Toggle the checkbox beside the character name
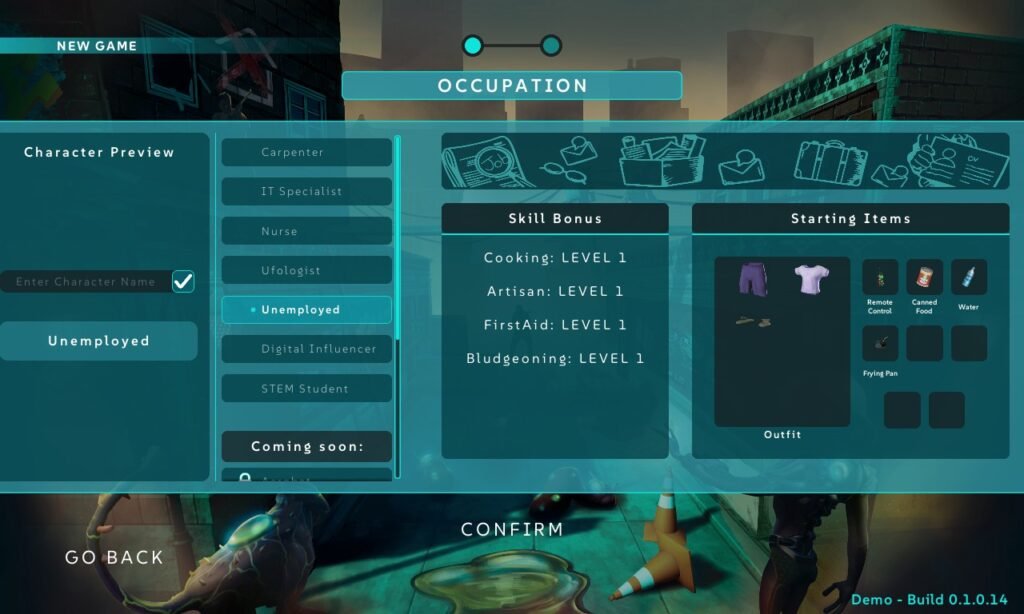This screenshot has height=614, width=1024. [183, 282]
